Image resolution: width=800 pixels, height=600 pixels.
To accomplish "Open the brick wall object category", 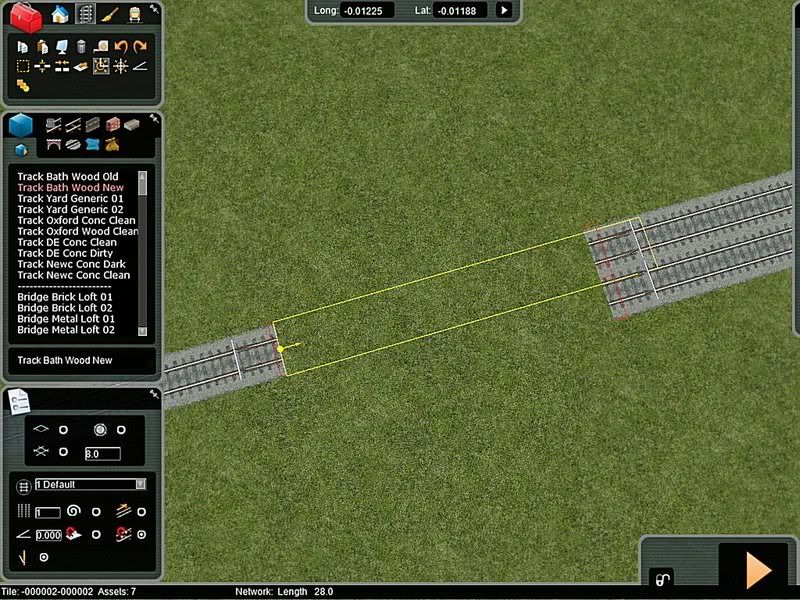I will point(113,125).
